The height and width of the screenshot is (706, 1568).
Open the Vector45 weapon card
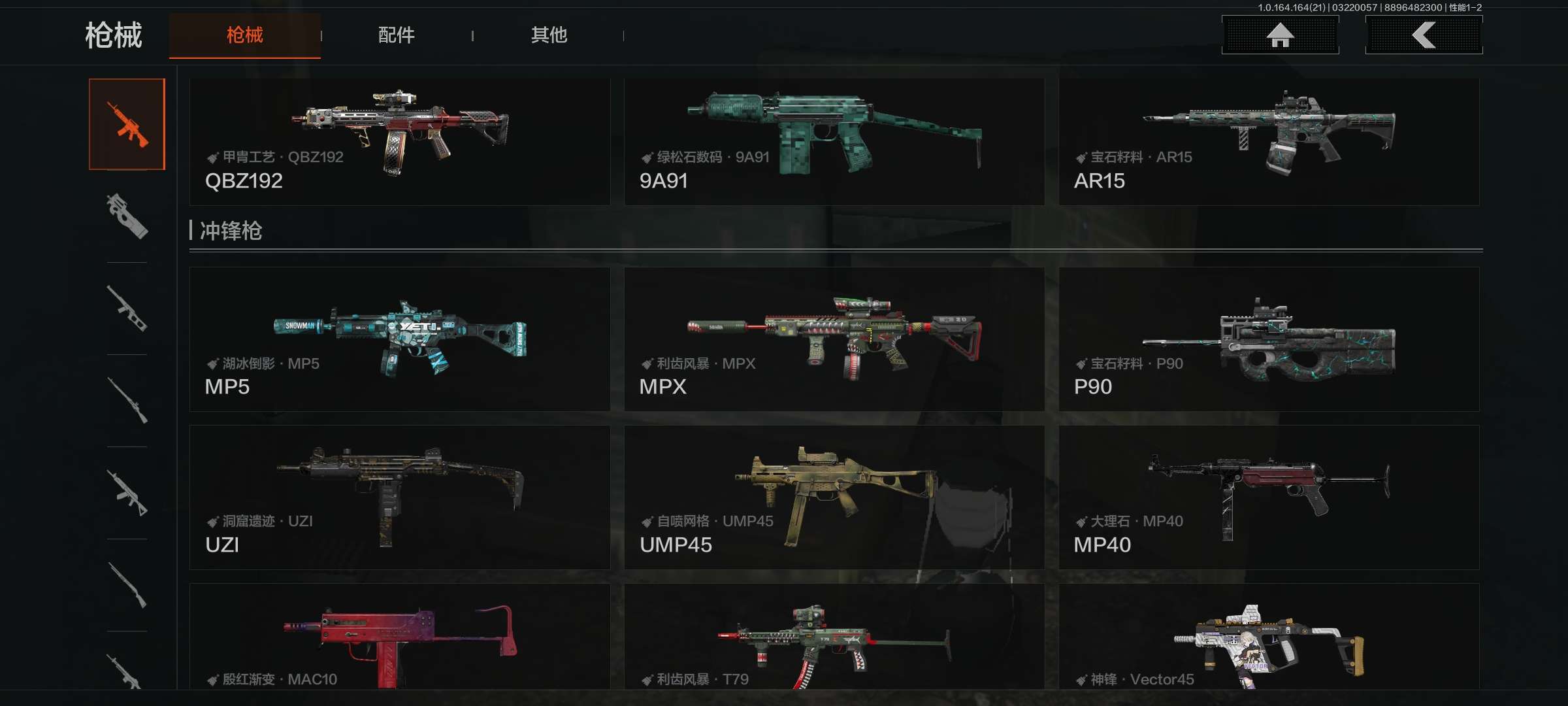click(1268, 637)
